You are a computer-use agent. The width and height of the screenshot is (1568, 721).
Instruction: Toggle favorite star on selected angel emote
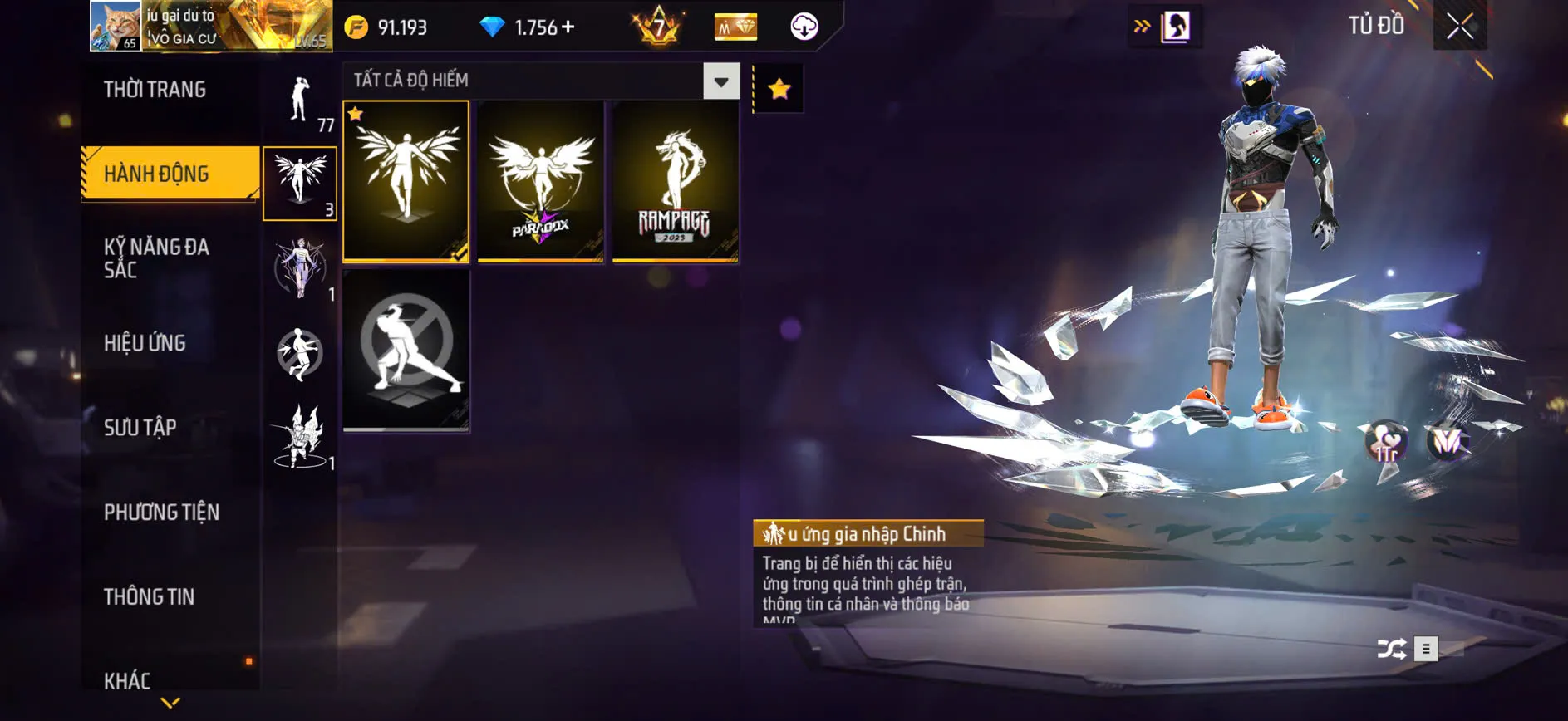[x=356, y=112]
